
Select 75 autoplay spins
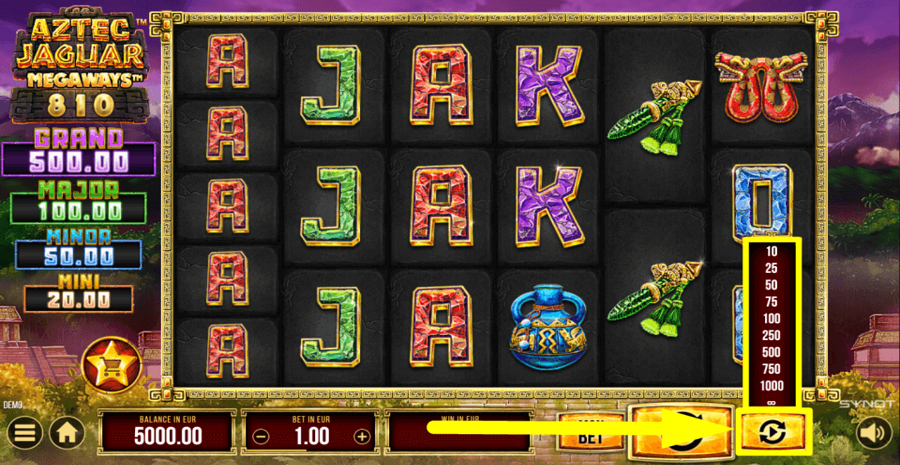click(771, 301)
